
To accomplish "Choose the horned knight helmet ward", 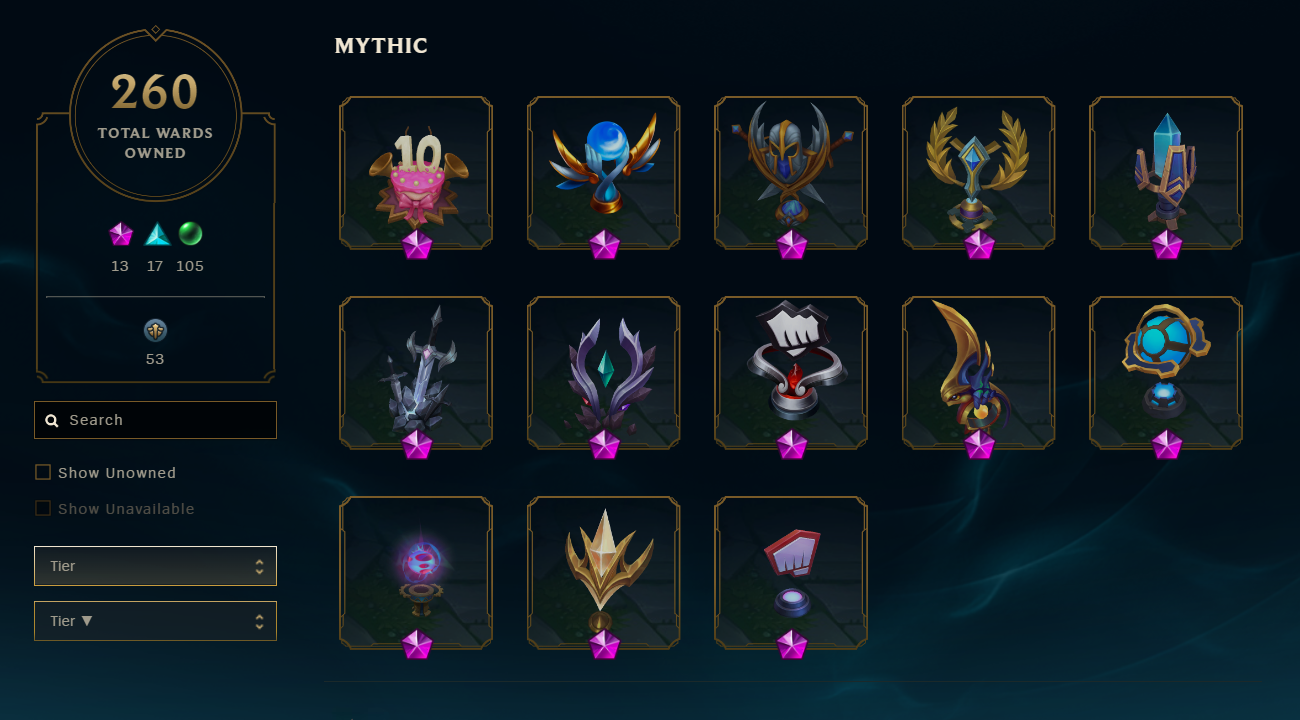I will 791,172.
